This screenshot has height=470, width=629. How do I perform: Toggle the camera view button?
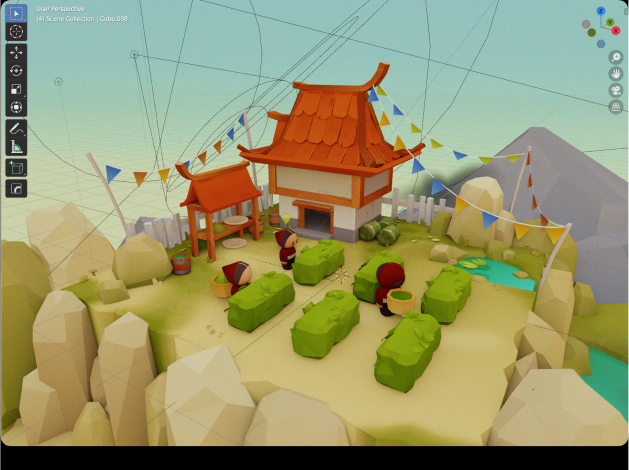coord(615,90)
